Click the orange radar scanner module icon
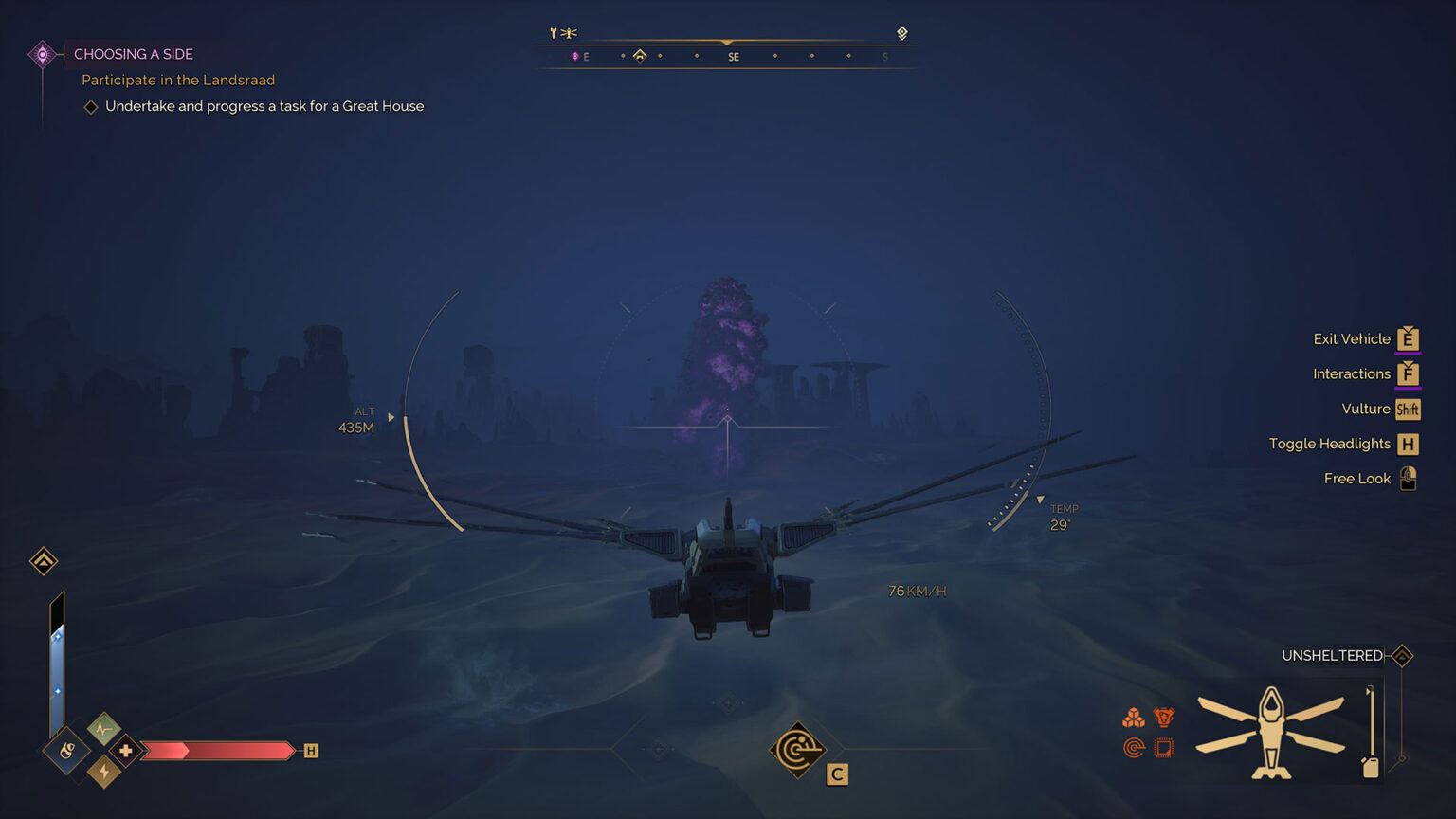This screenshot has height=819, width=1456. (x=1133, y=748)
